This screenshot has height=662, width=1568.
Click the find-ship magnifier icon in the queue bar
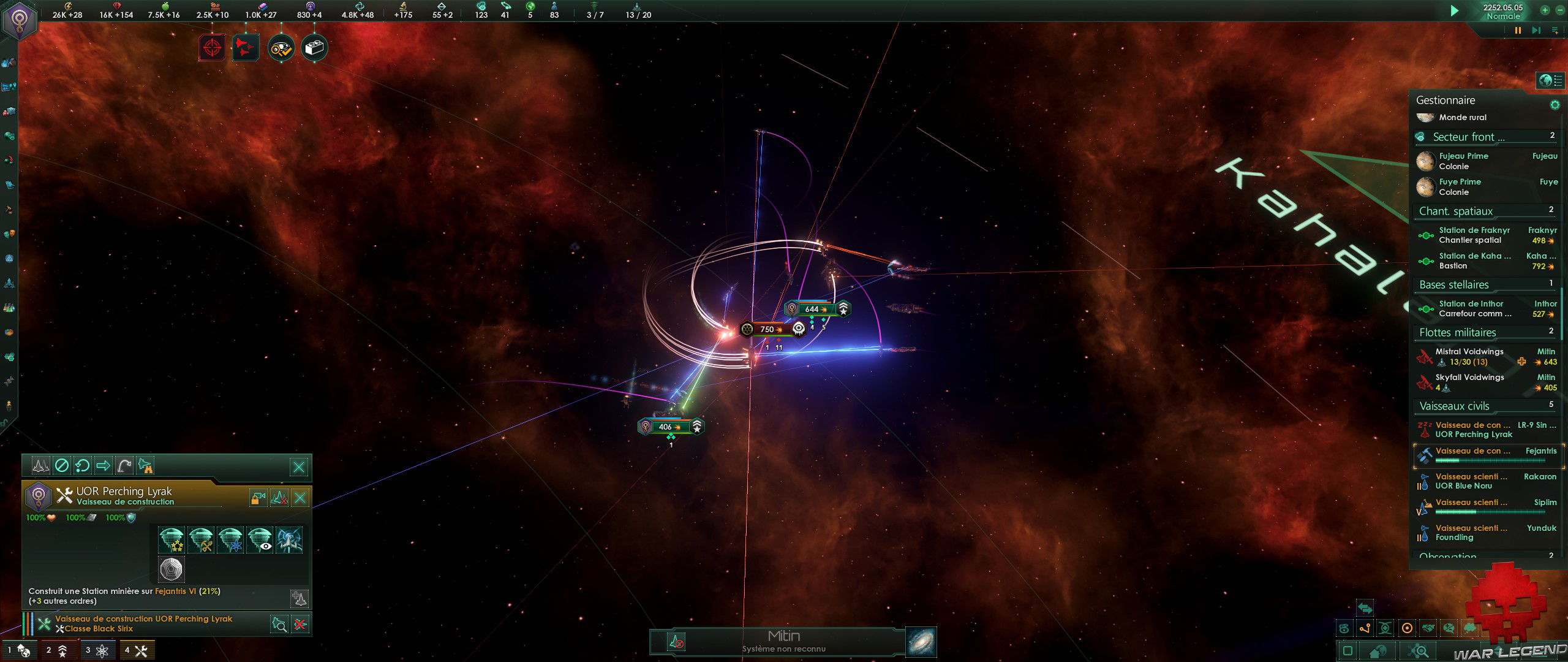coord(279,624)
